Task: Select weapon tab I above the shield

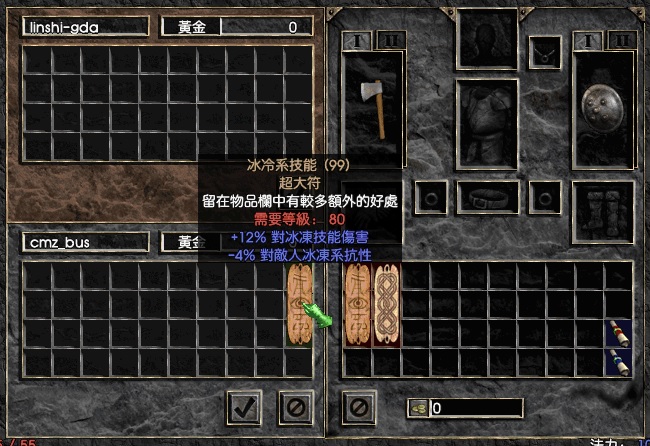Action: tap(589, 40)
